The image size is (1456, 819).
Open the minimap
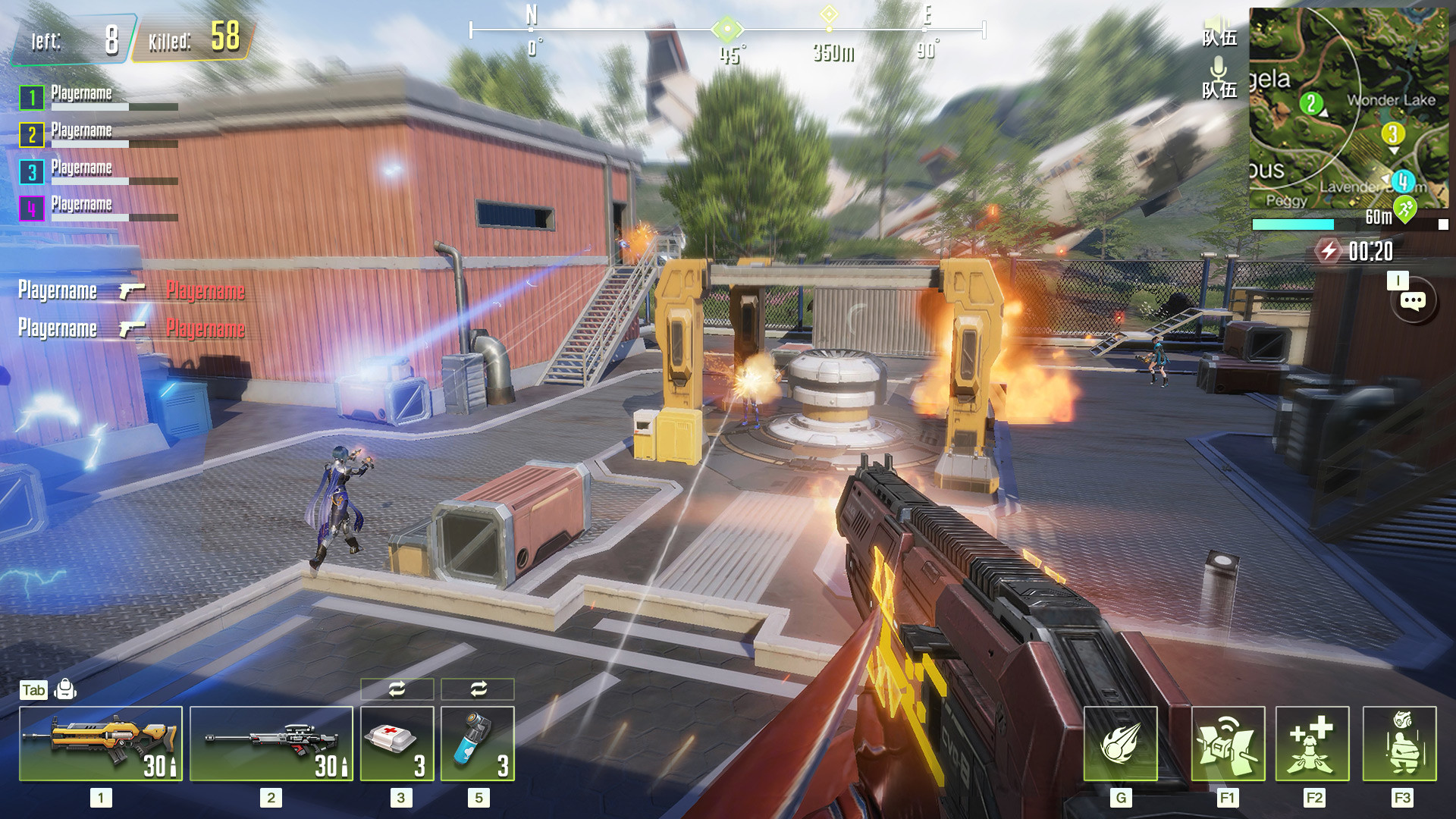1348,108
